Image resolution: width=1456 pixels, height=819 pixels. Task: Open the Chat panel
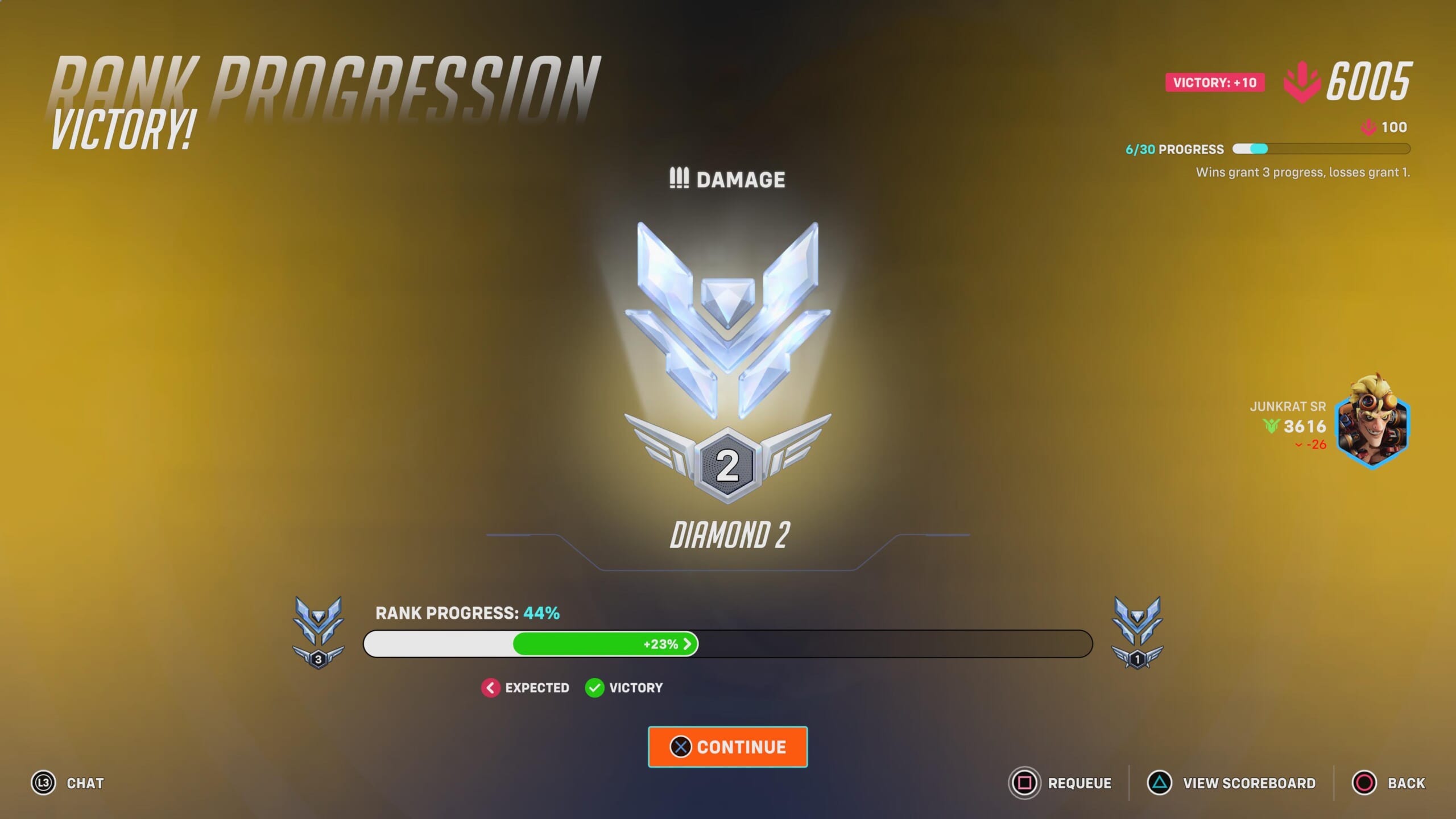tap(84, 783)
